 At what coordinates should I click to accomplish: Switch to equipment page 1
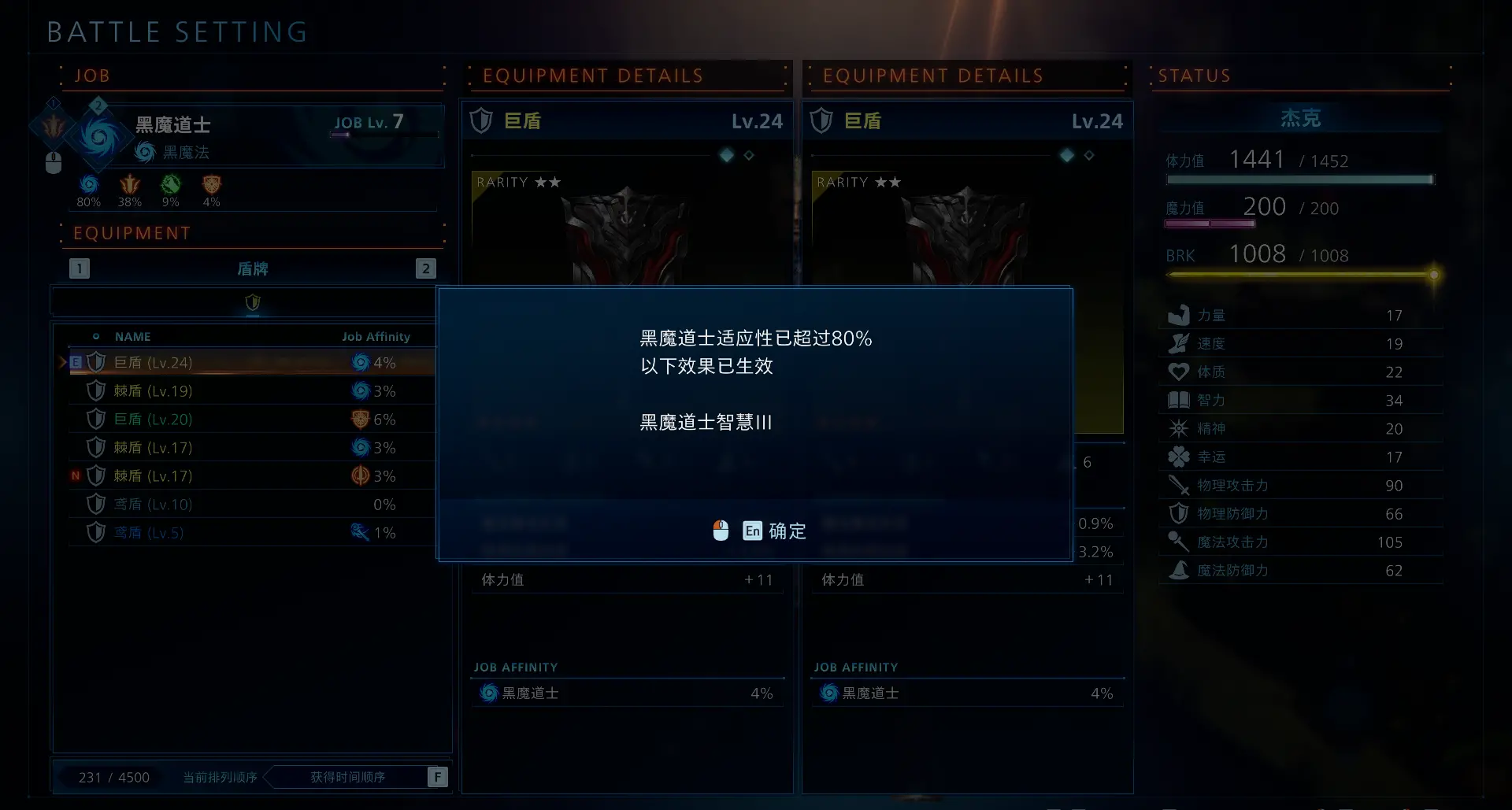[x=79, y=268]
